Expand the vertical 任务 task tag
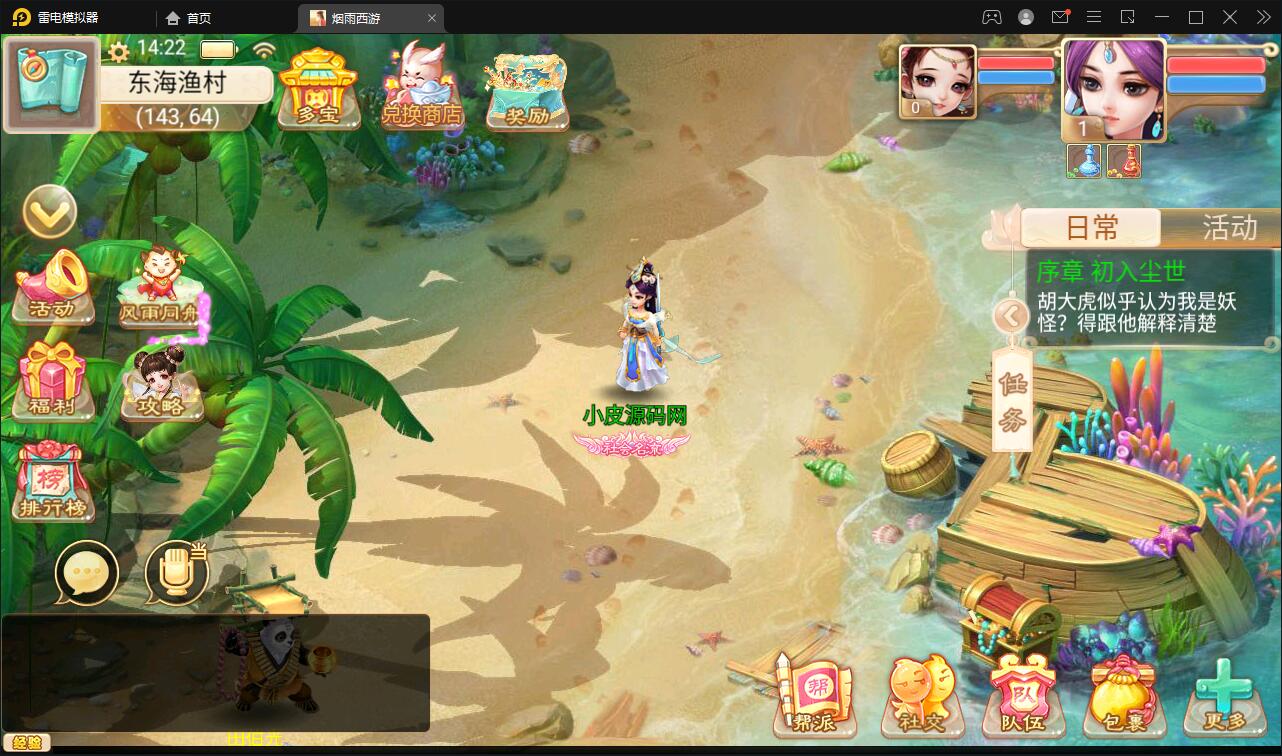 pyautogui.click(x=1011, y=400)
